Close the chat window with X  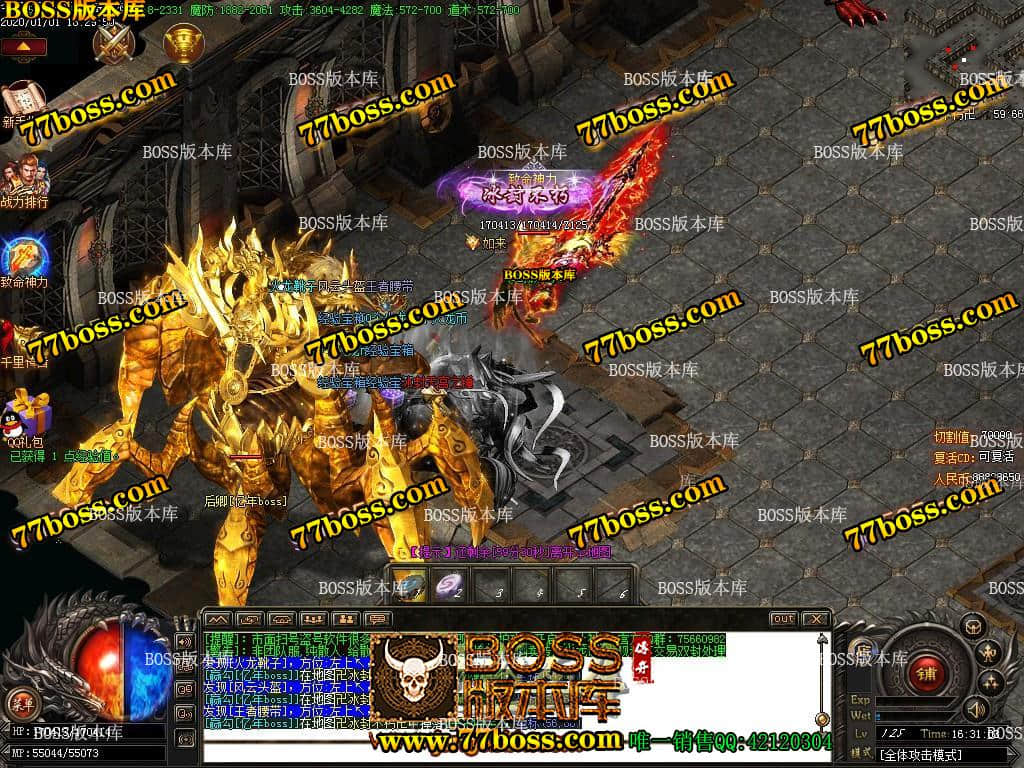815,619
